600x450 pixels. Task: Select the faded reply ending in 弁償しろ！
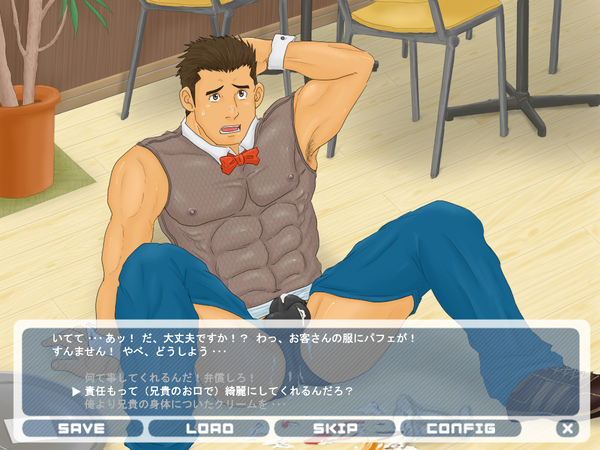tap(171, 376)
